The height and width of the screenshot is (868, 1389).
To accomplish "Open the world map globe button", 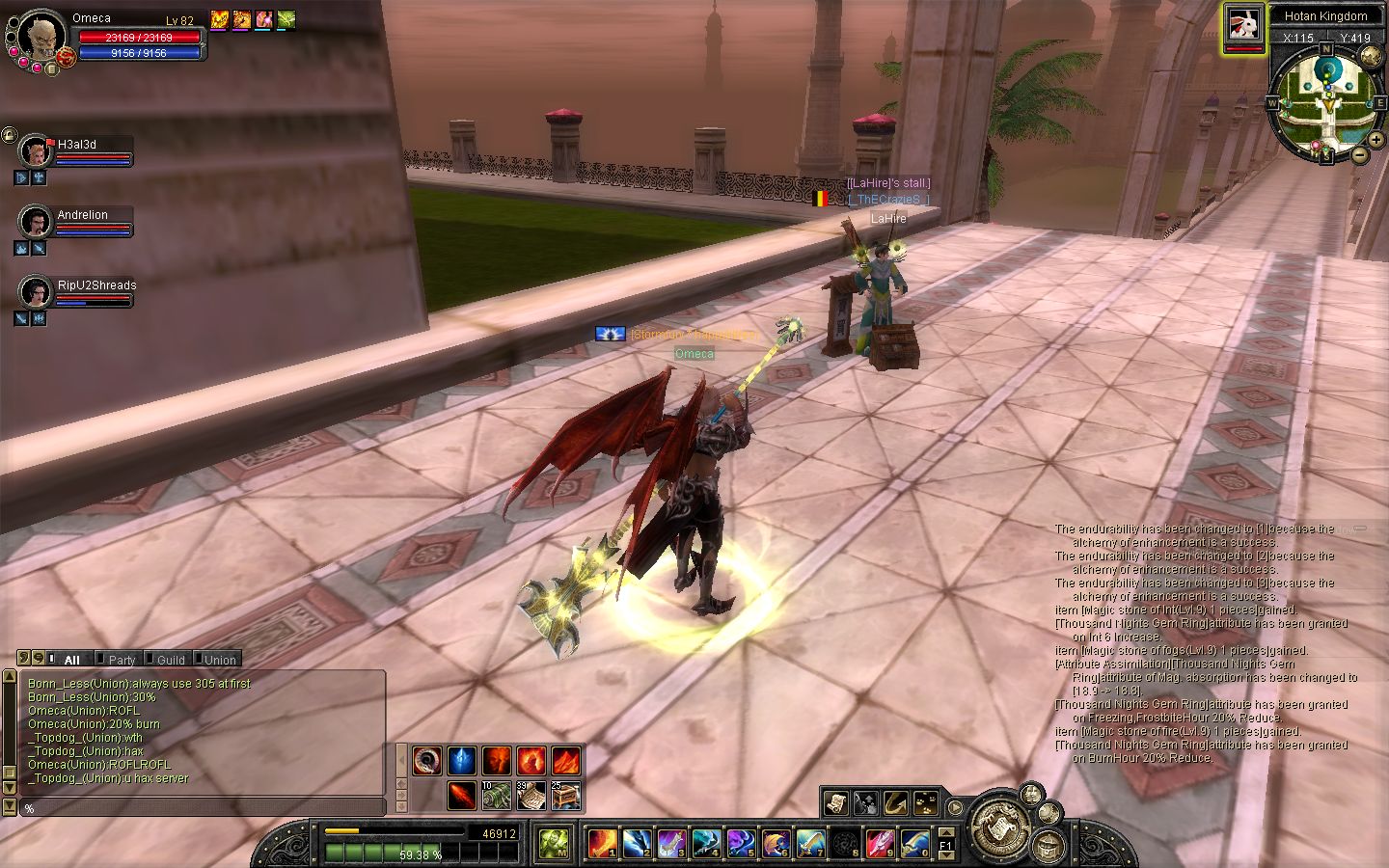I will pos(1370,57).
